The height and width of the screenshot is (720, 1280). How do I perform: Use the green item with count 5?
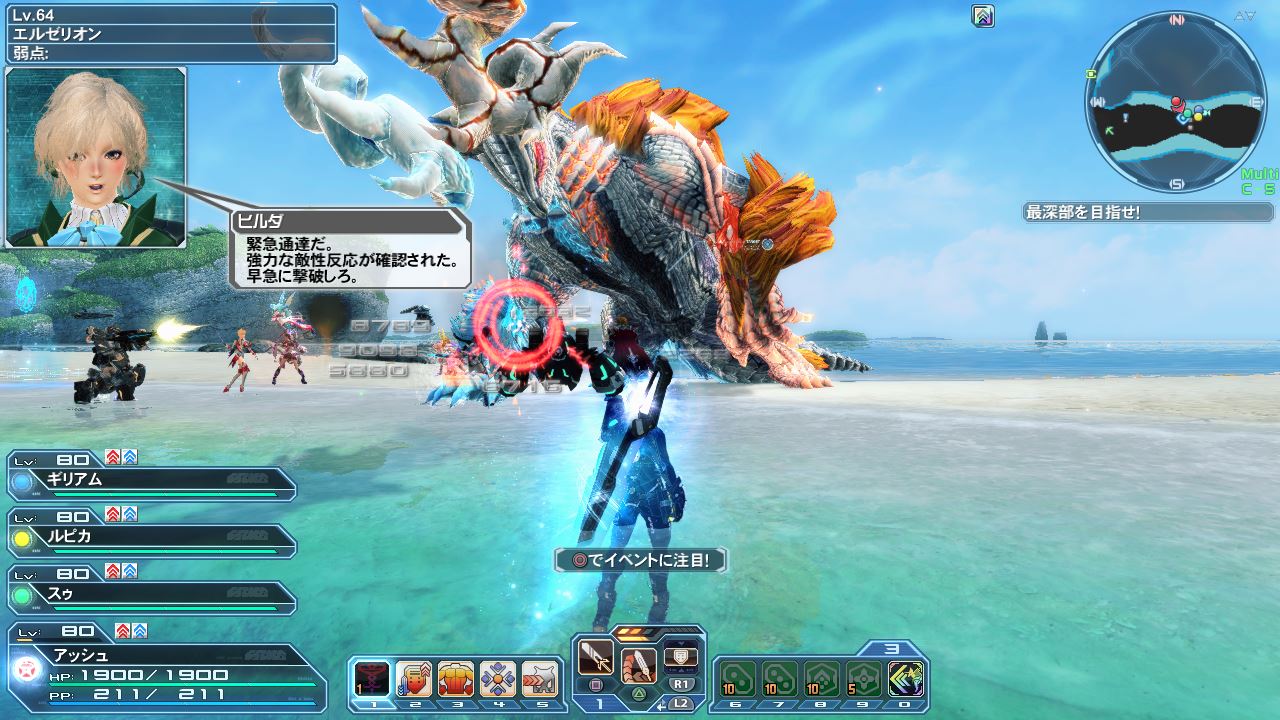coord(864,679)
